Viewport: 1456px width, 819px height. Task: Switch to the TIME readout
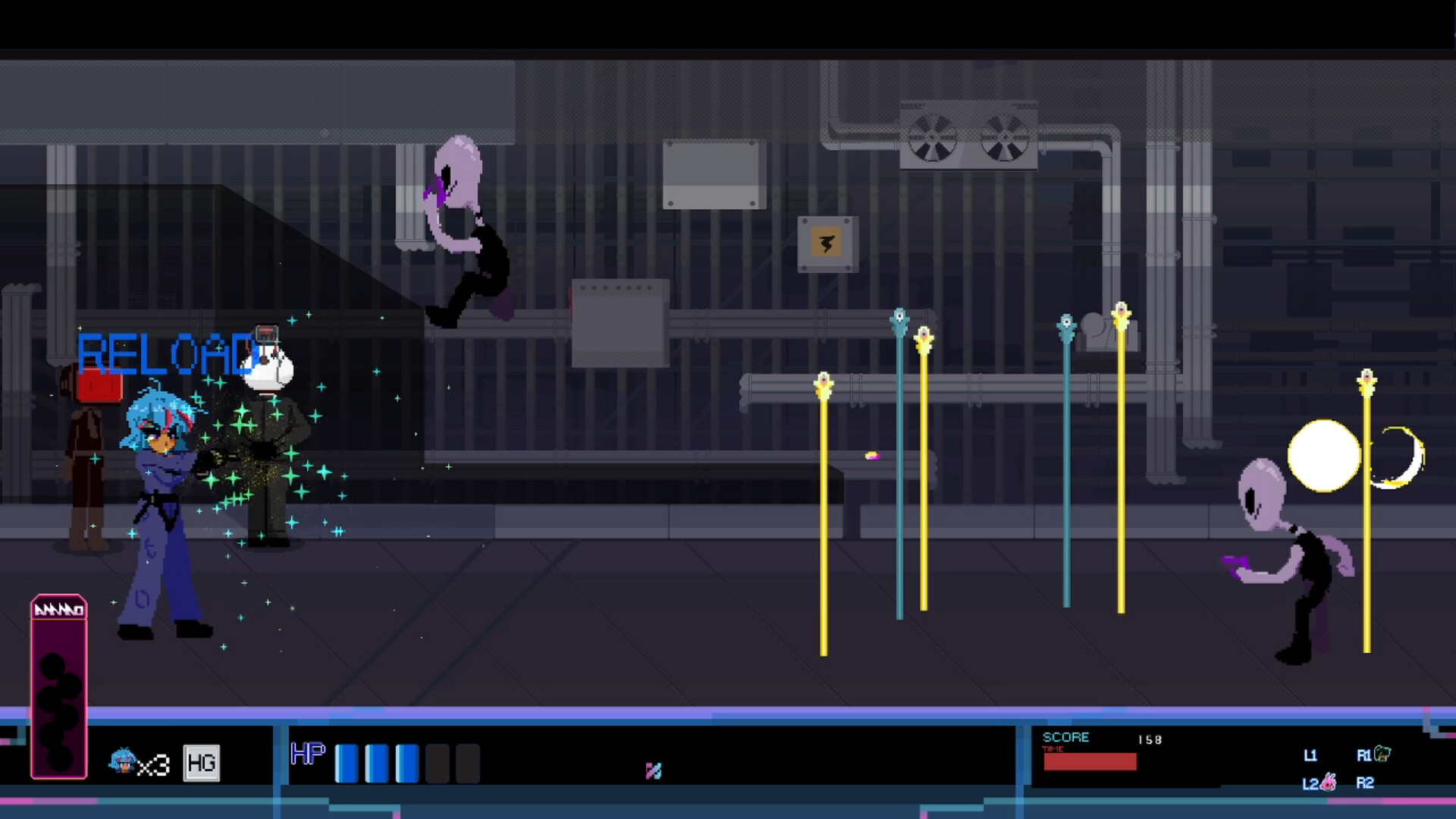(x=1054, y=749)
